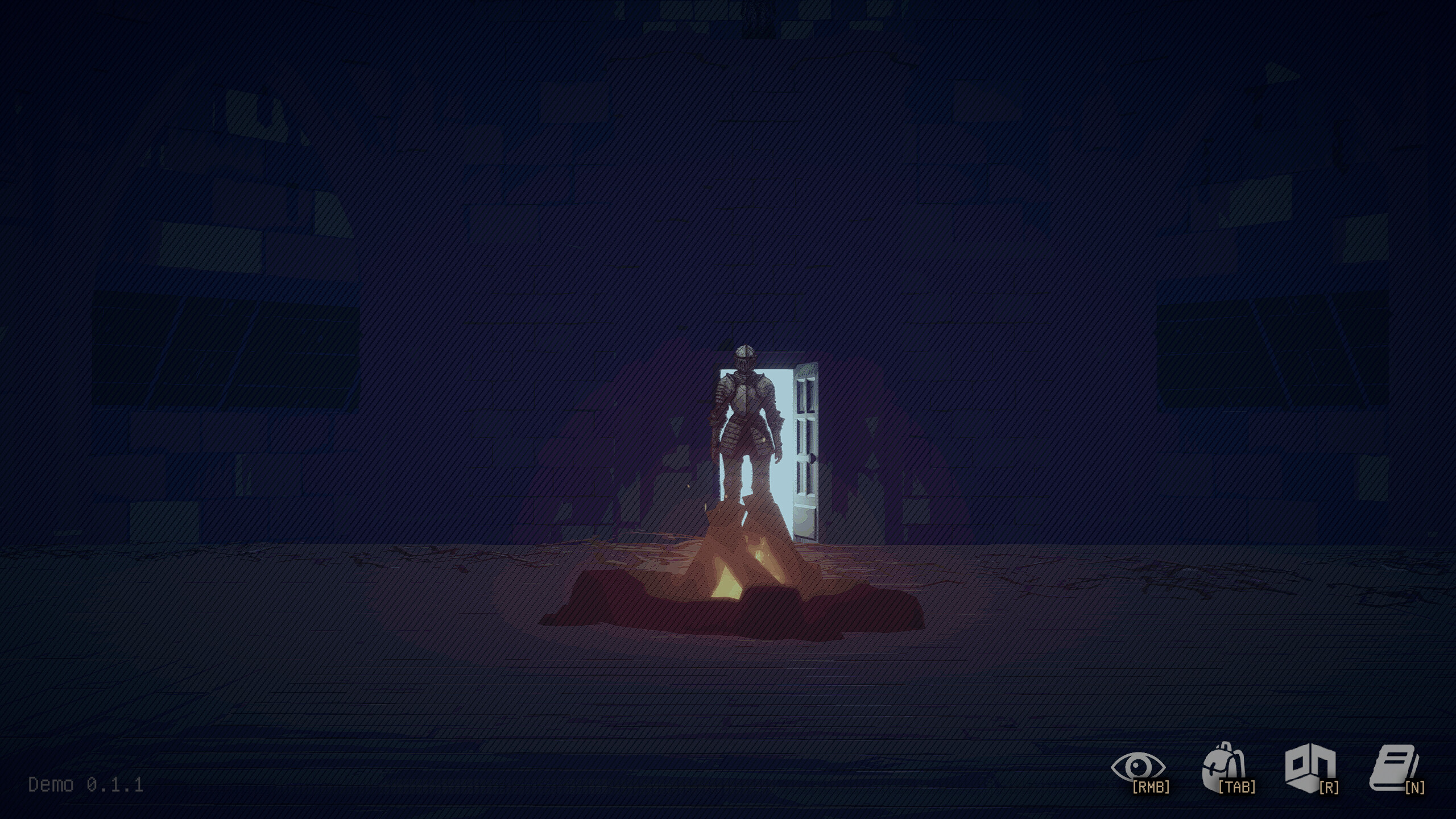Click the doorknob on the door
This screenshot has height=819, width=1456.
coord(812,458)
